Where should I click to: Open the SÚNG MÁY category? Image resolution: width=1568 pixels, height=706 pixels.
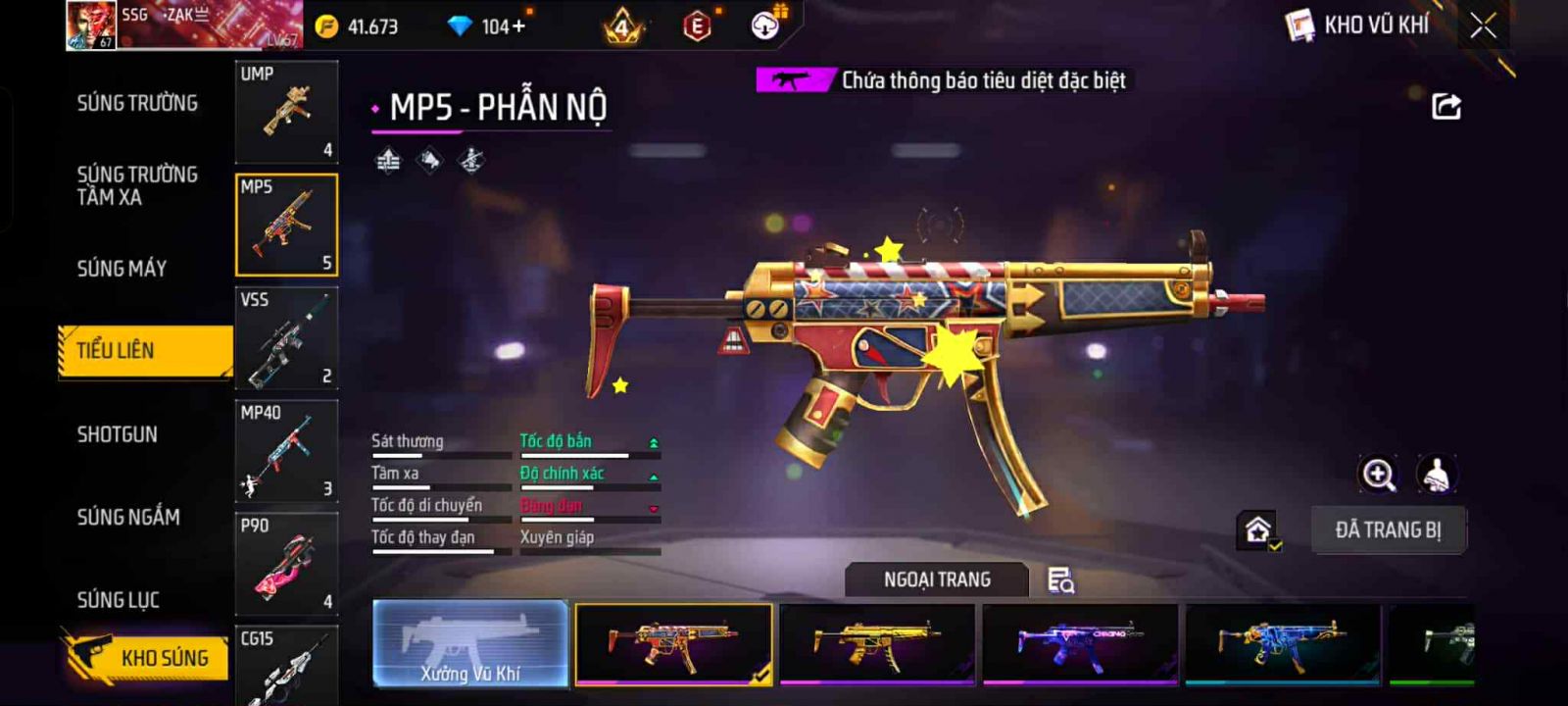pos(122,269)
